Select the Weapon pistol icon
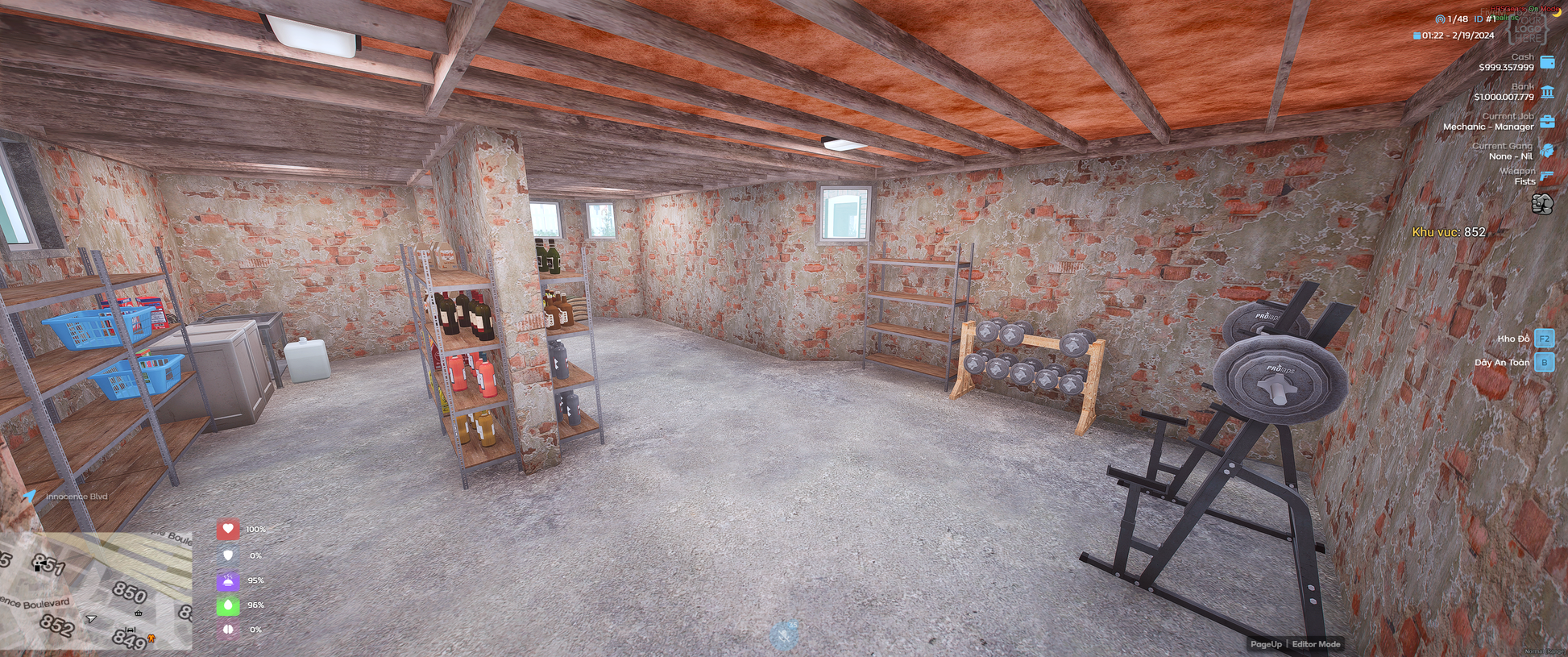The height and width of the screenshot is (657, 1568). pos(1547,176)
